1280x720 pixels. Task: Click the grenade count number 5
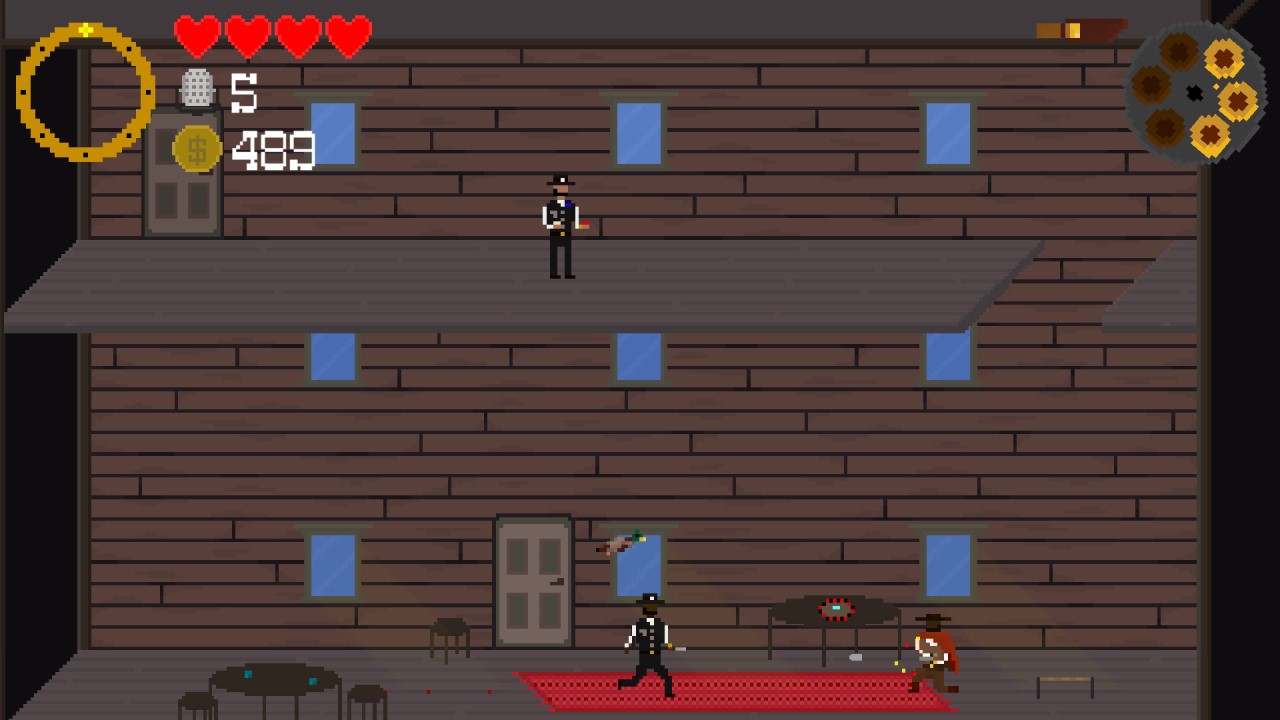tap(243, 92)
